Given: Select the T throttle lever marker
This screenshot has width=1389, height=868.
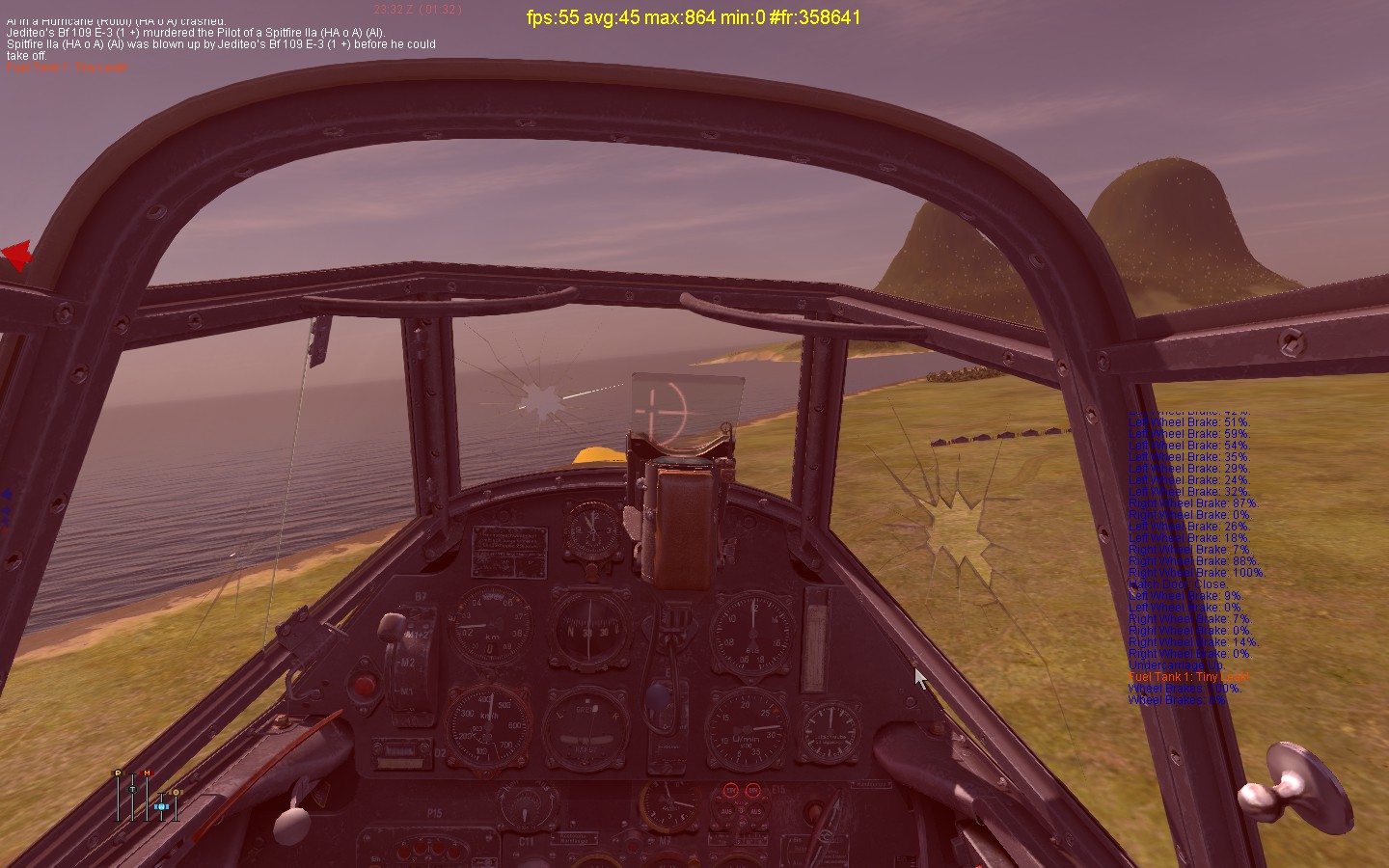Looking at the screenshot, I should tap(132, 789).
